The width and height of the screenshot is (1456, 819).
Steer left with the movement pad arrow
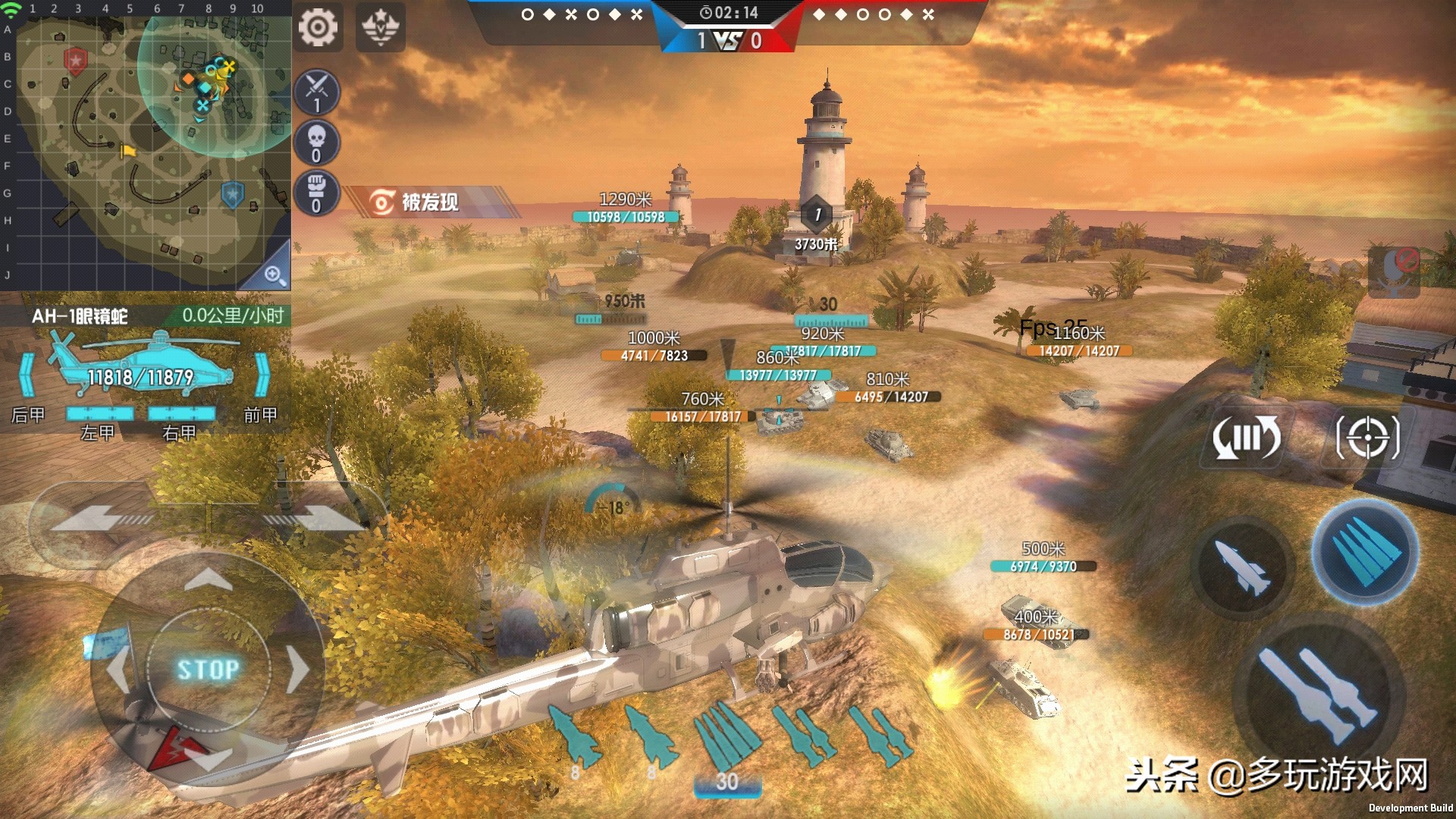(x=118, y=669)
